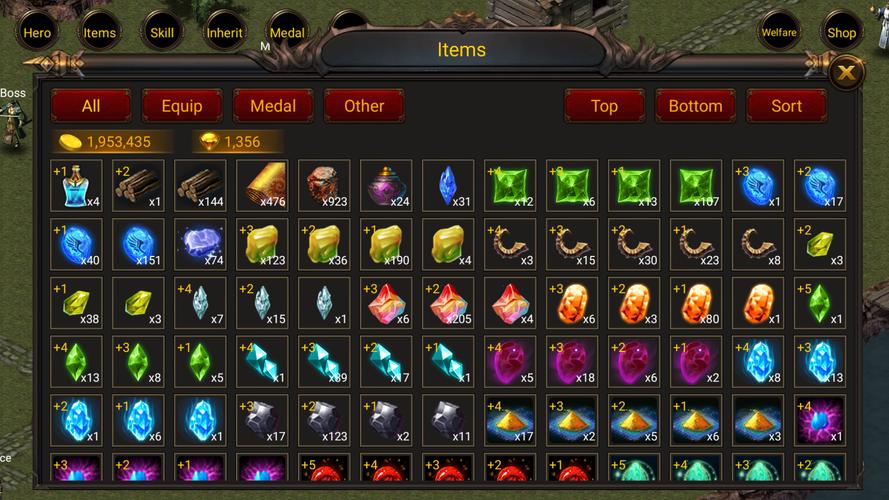Choose the All items filter
889x500 pixels.
pyautogui.click(x=91, y=105)
